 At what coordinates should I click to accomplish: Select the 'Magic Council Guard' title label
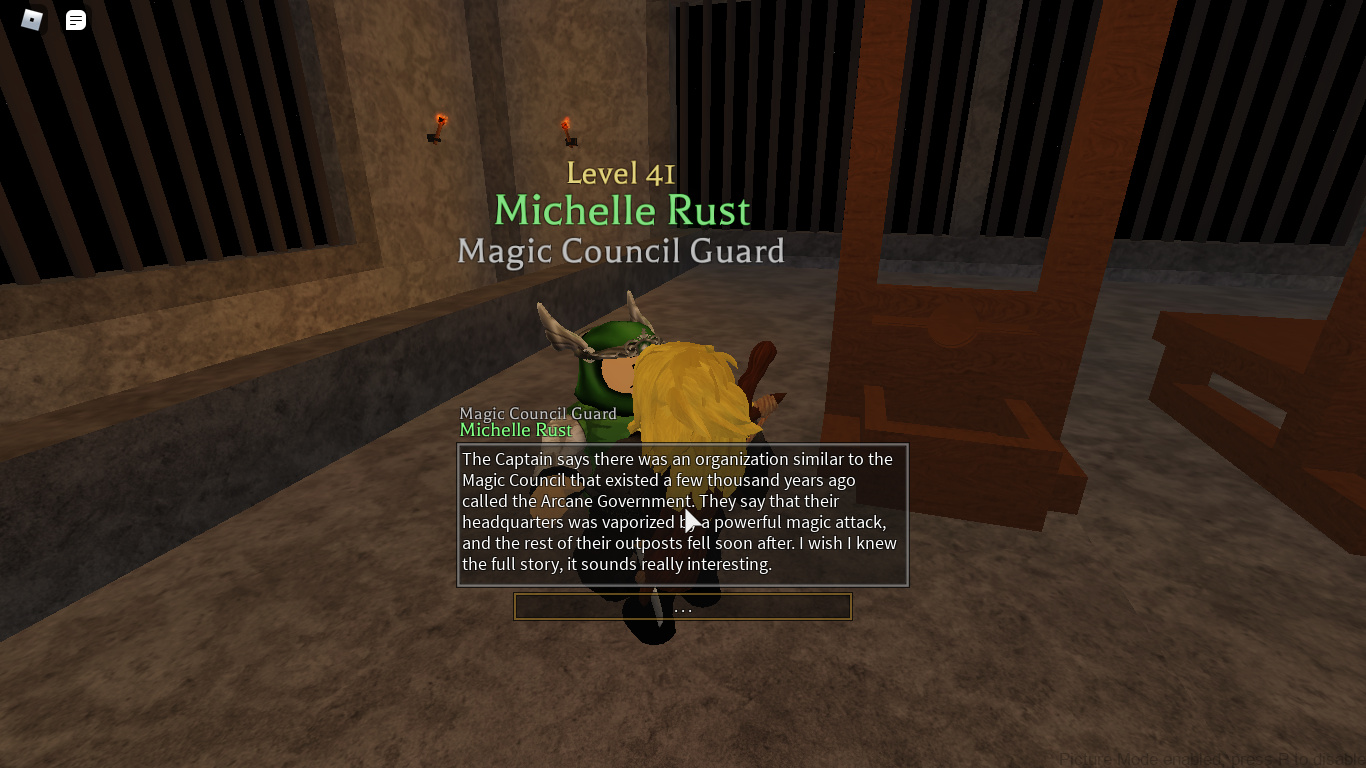coord(621,251)
